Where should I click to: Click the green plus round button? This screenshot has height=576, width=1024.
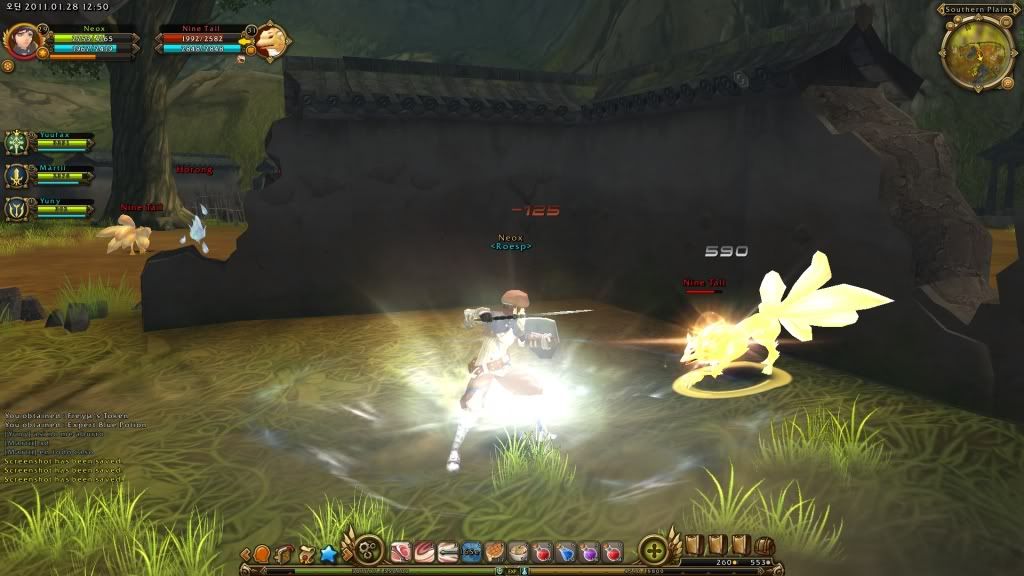(x=654, y=550)
